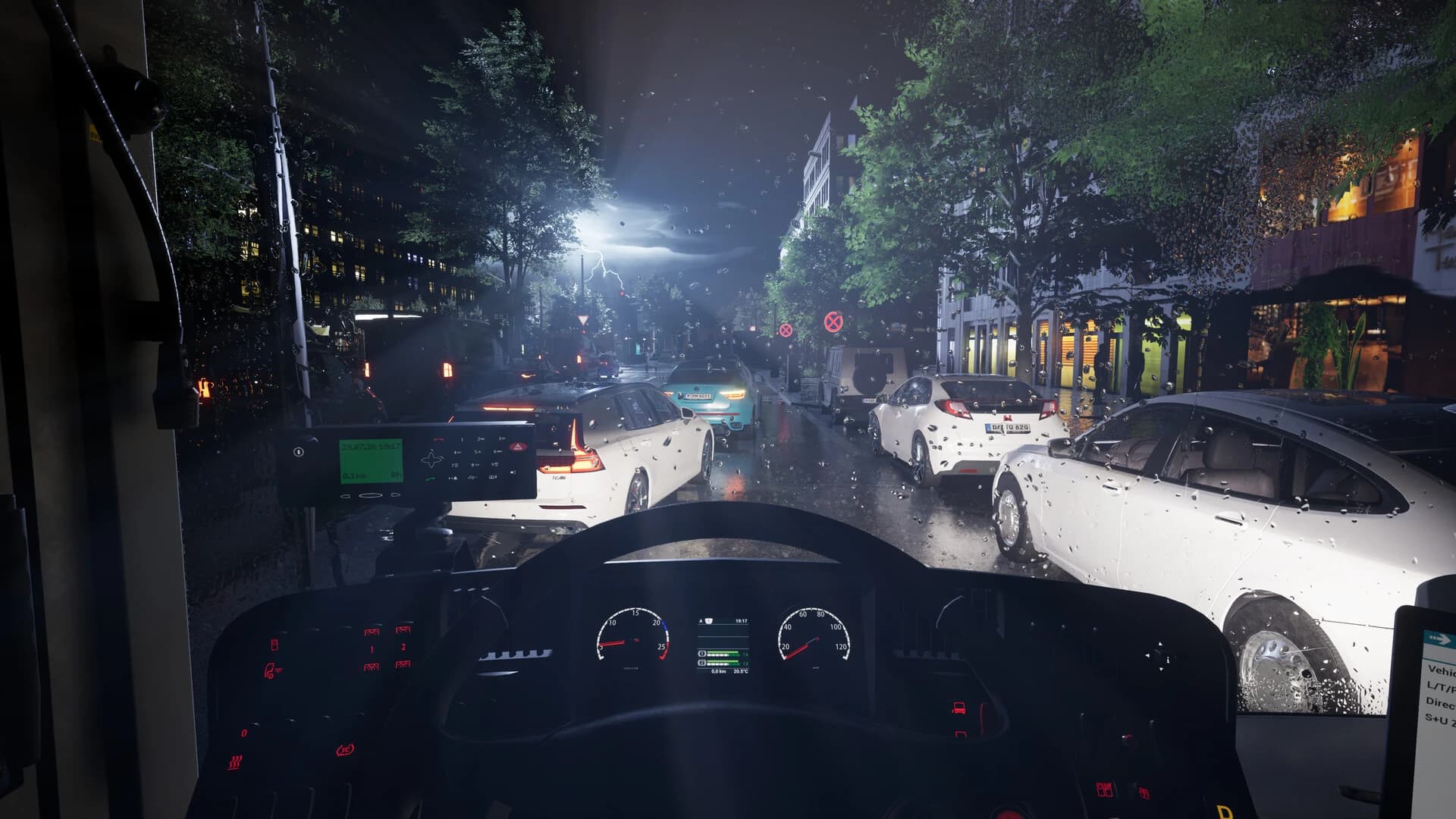Click the ignition keyhole icon on the IBIS panel

299,450
